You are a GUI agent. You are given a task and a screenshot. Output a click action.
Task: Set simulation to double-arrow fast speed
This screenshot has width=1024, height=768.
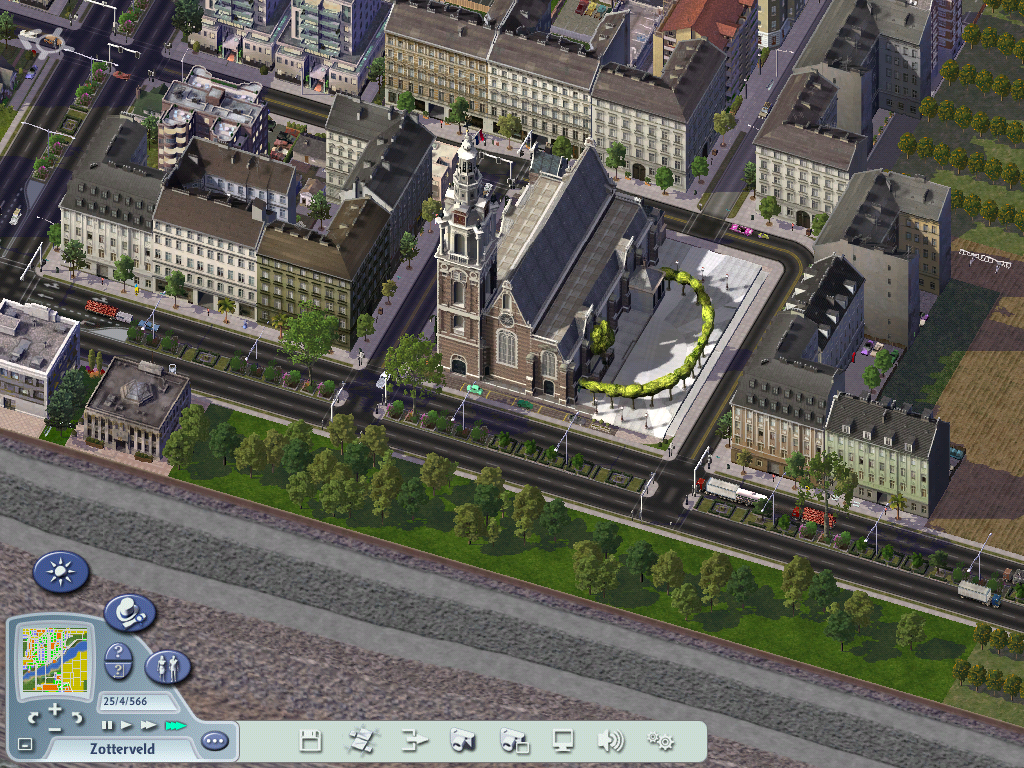click(x=148, y=725)
